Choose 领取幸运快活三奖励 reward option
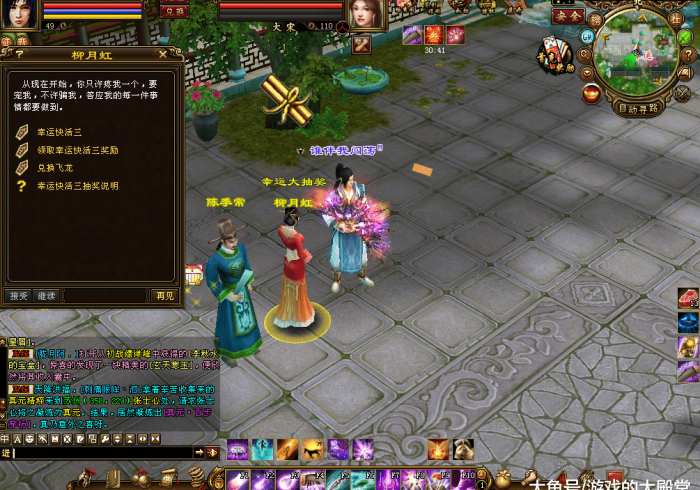700x490 pixels. [76, 150]
